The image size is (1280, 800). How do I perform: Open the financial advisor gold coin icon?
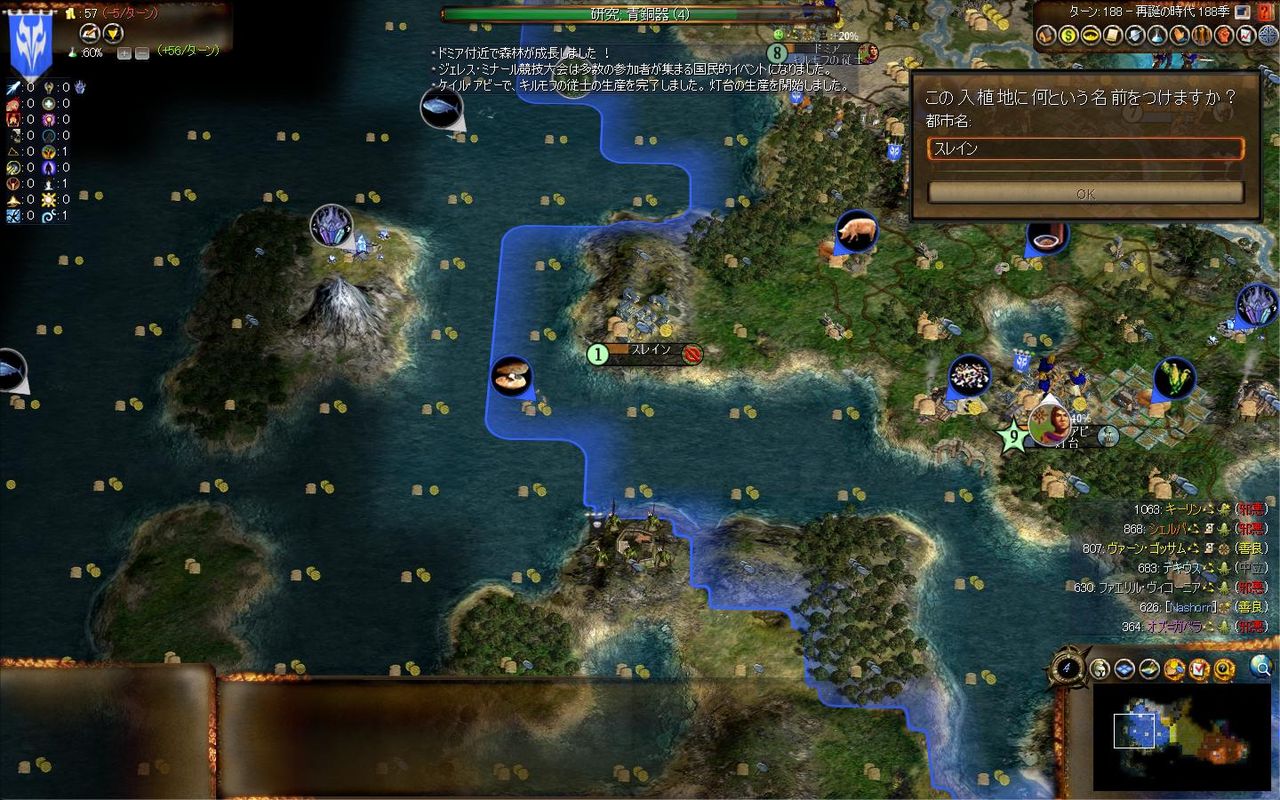(1069, 36)
